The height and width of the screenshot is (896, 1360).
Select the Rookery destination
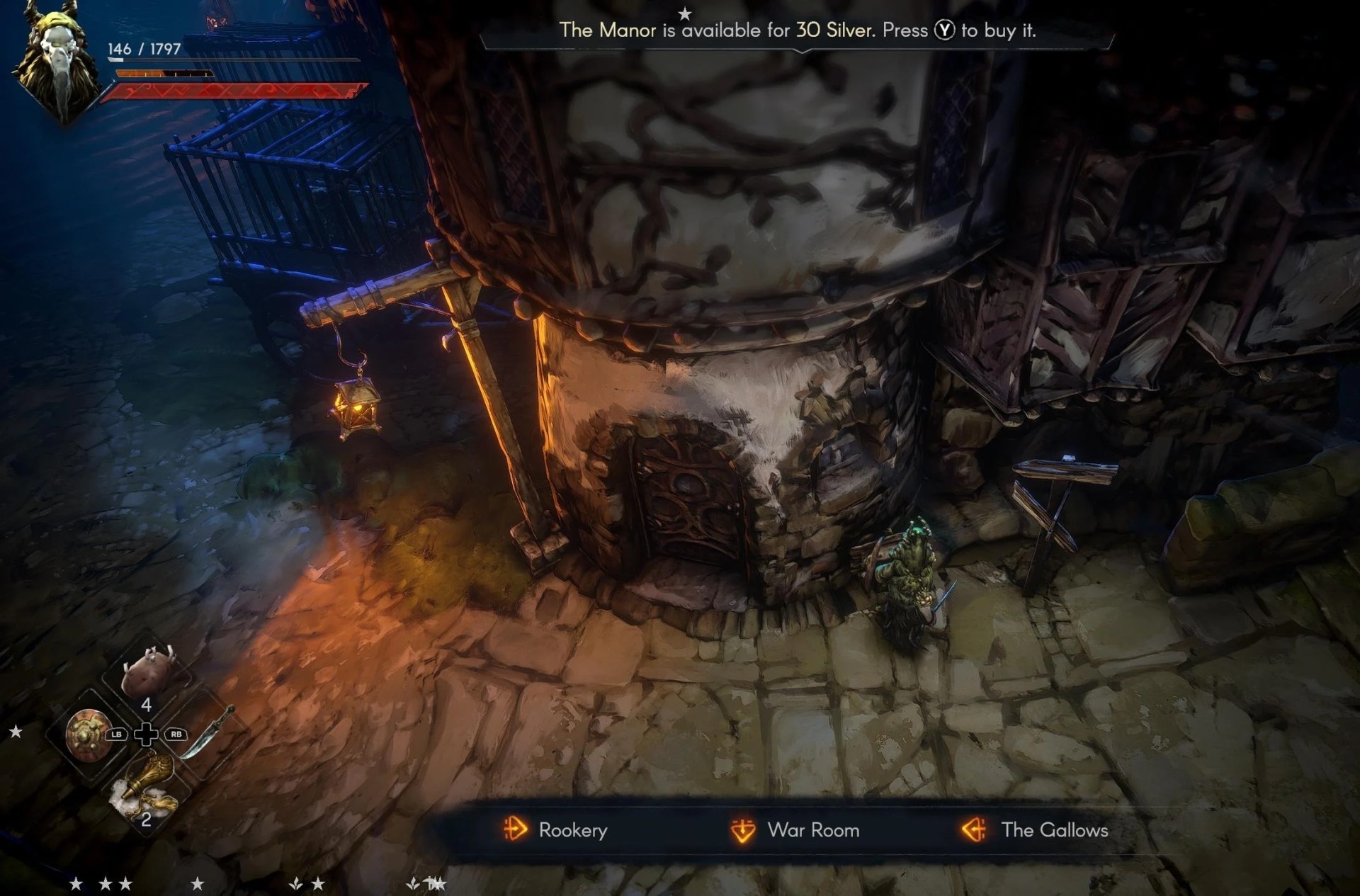[x=555, y=830]
